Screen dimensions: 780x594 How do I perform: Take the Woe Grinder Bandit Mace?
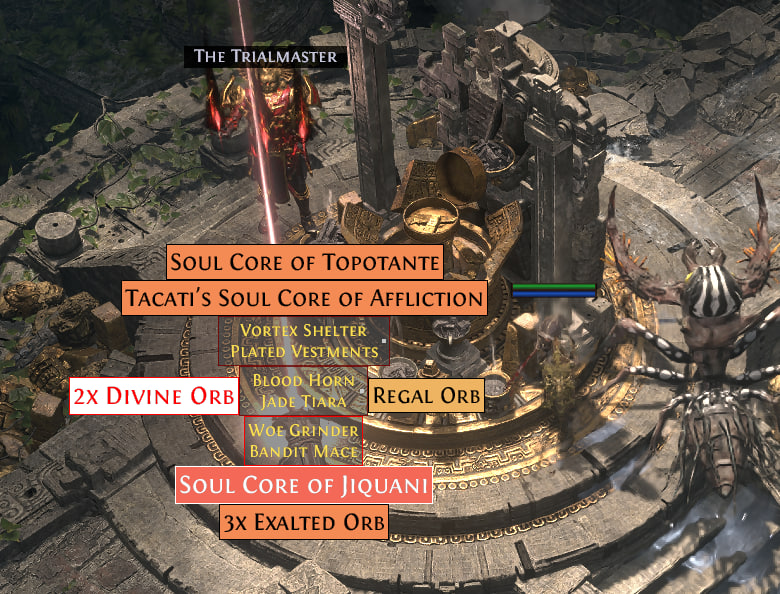point(303,441)
